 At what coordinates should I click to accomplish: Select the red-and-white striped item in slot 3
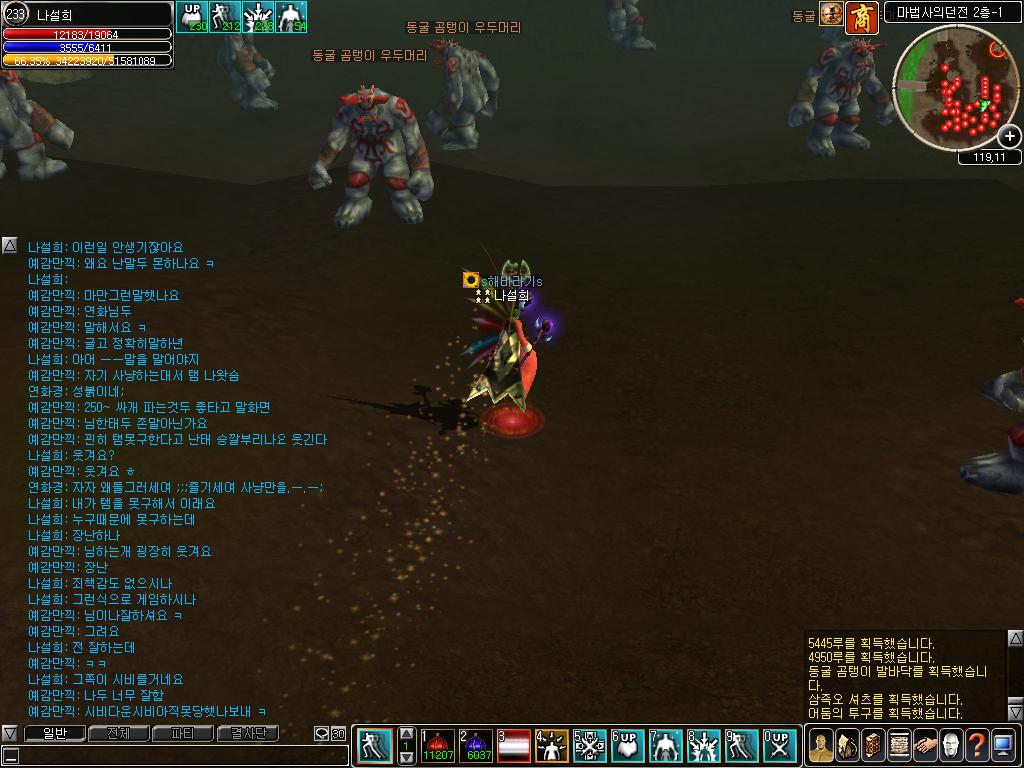[513, 746]
